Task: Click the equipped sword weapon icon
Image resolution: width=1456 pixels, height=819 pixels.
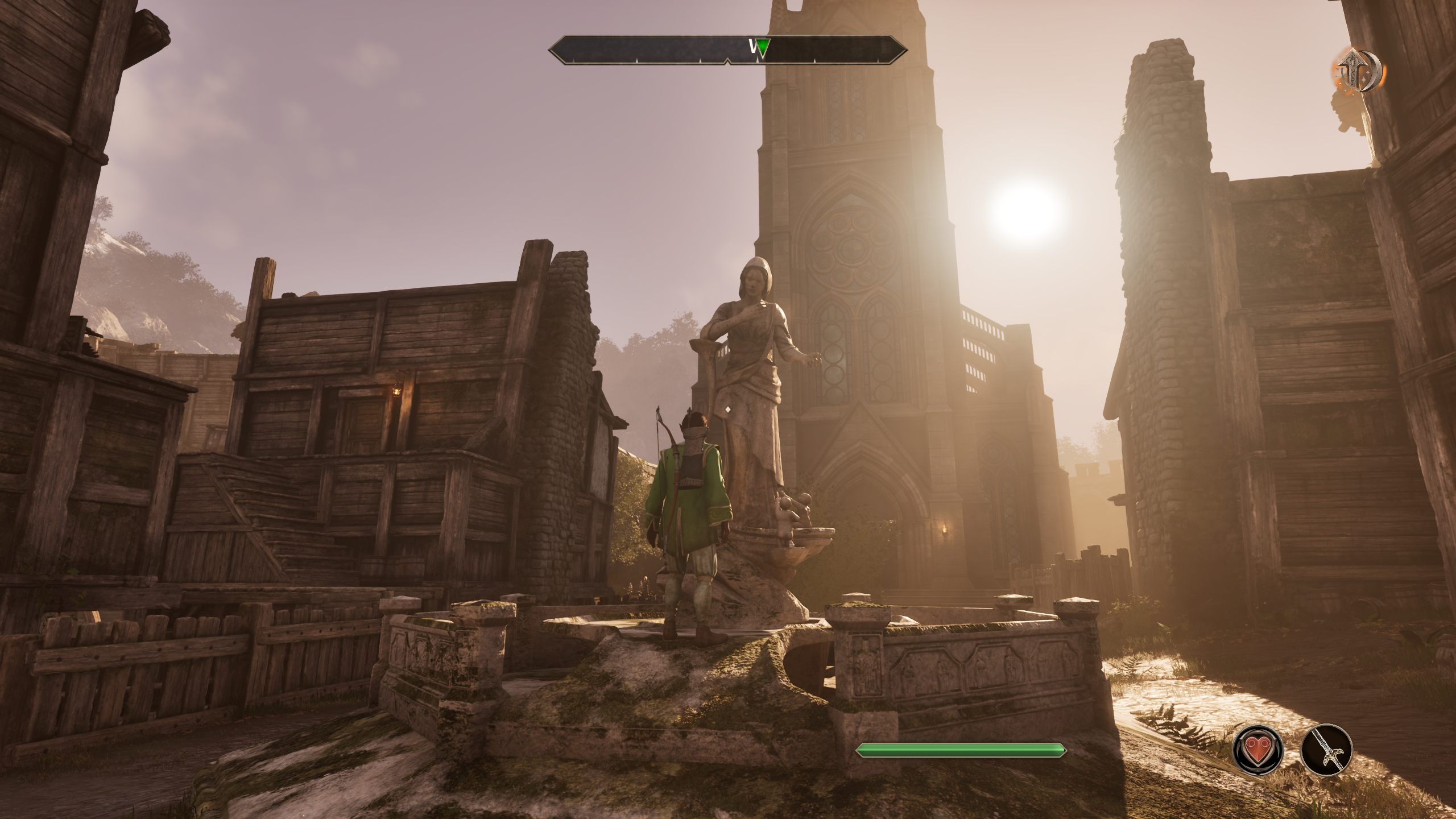Action: click(x=1326, y=750)
